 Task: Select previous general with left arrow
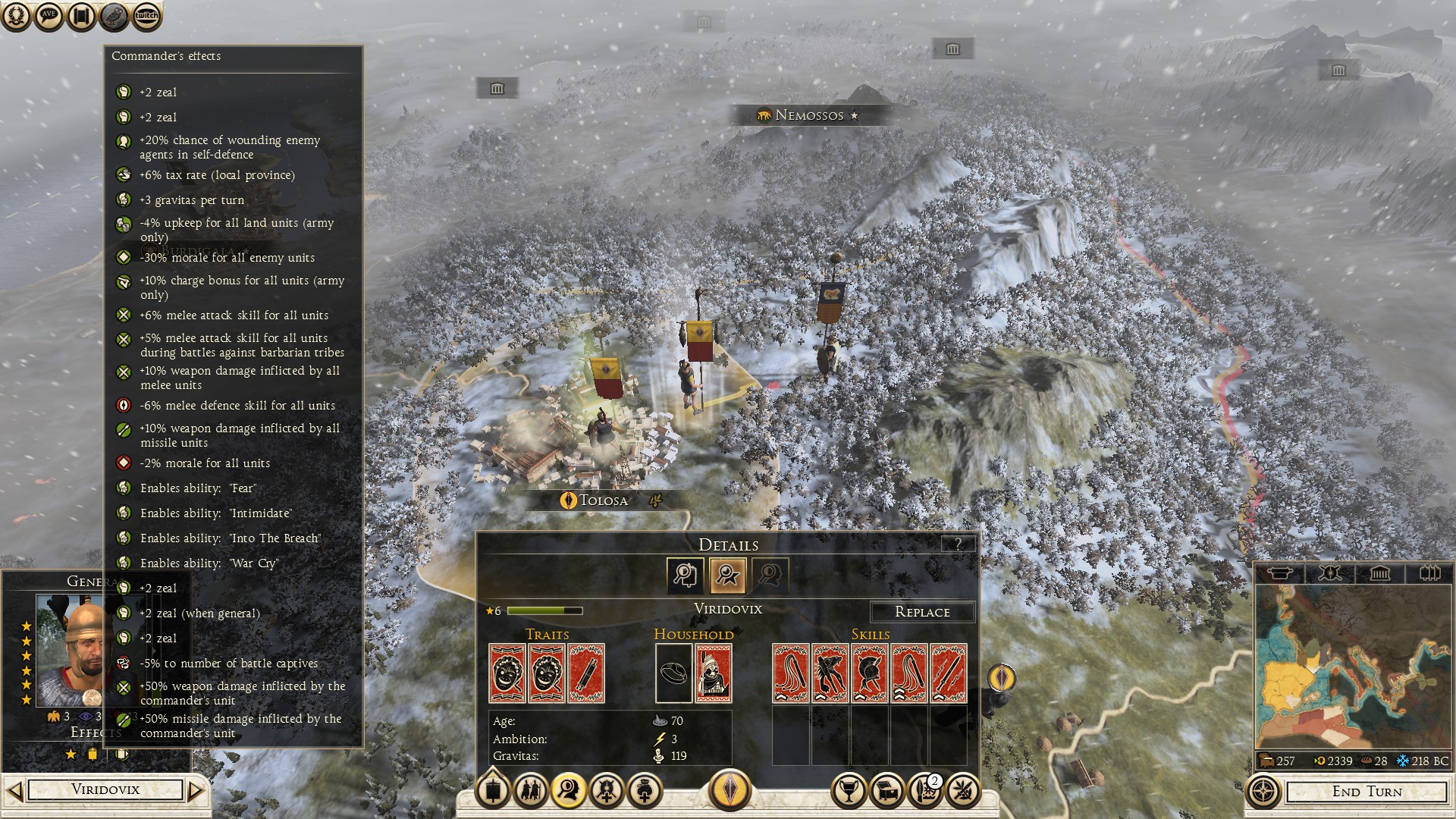coord(14,791)
